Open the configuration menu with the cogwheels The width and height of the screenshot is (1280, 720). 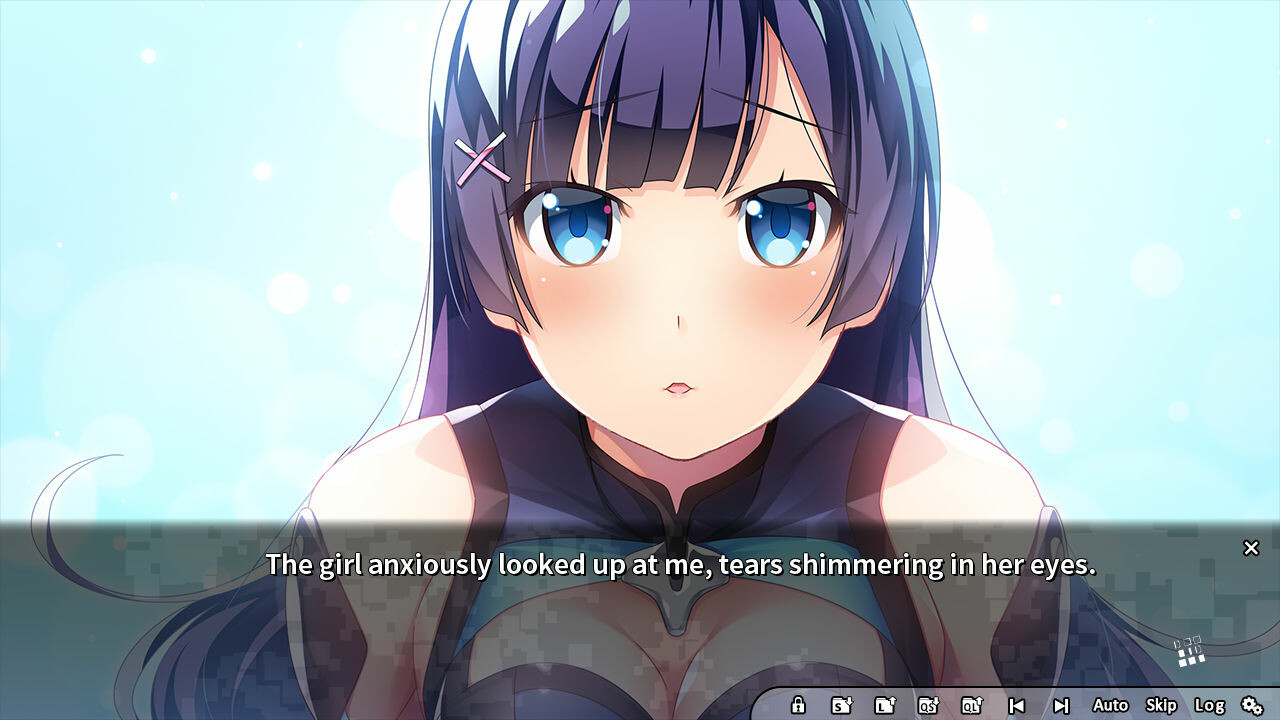[x=1253, y=705]
